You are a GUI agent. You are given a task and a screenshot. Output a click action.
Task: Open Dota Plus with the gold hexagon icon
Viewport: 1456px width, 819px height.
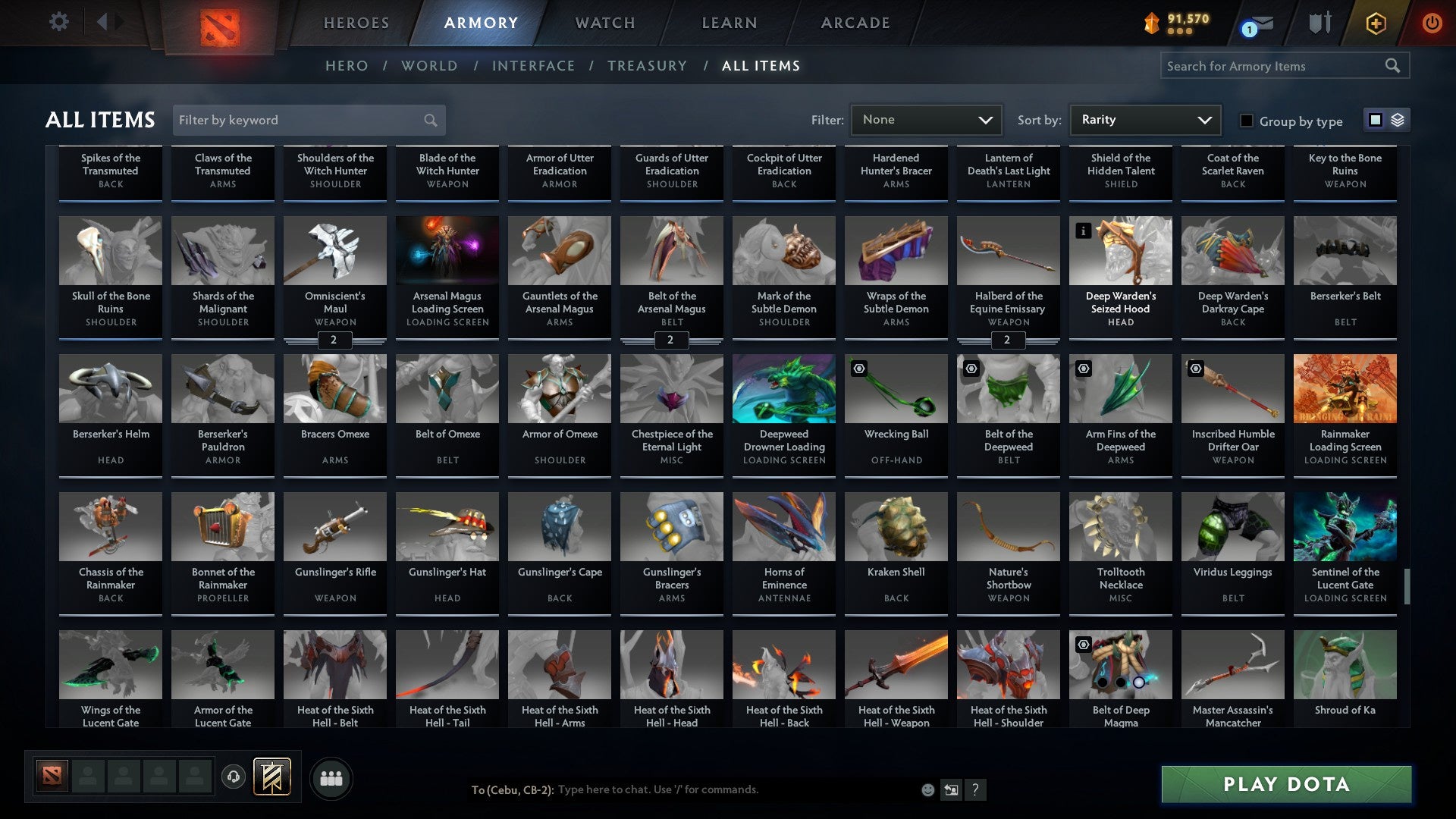(1376, 23)
